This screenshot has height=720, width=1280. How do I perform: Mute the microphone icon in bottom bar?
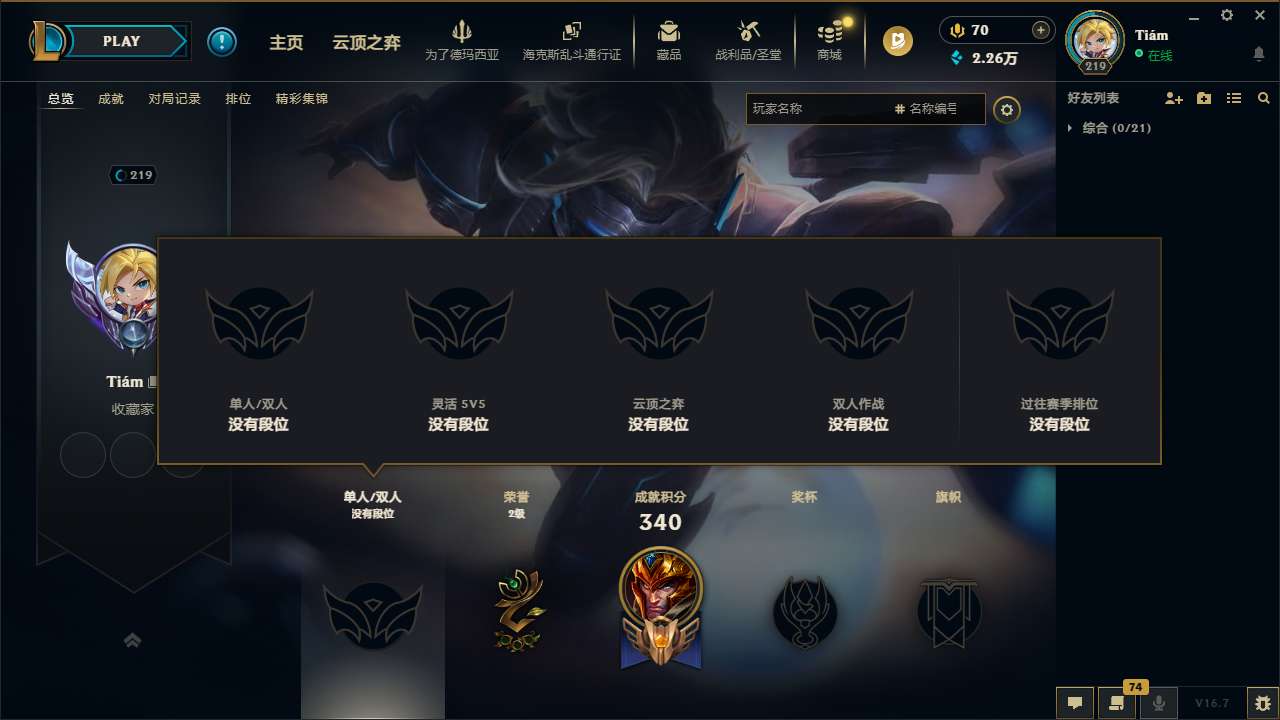click(x=1158, y=703)
